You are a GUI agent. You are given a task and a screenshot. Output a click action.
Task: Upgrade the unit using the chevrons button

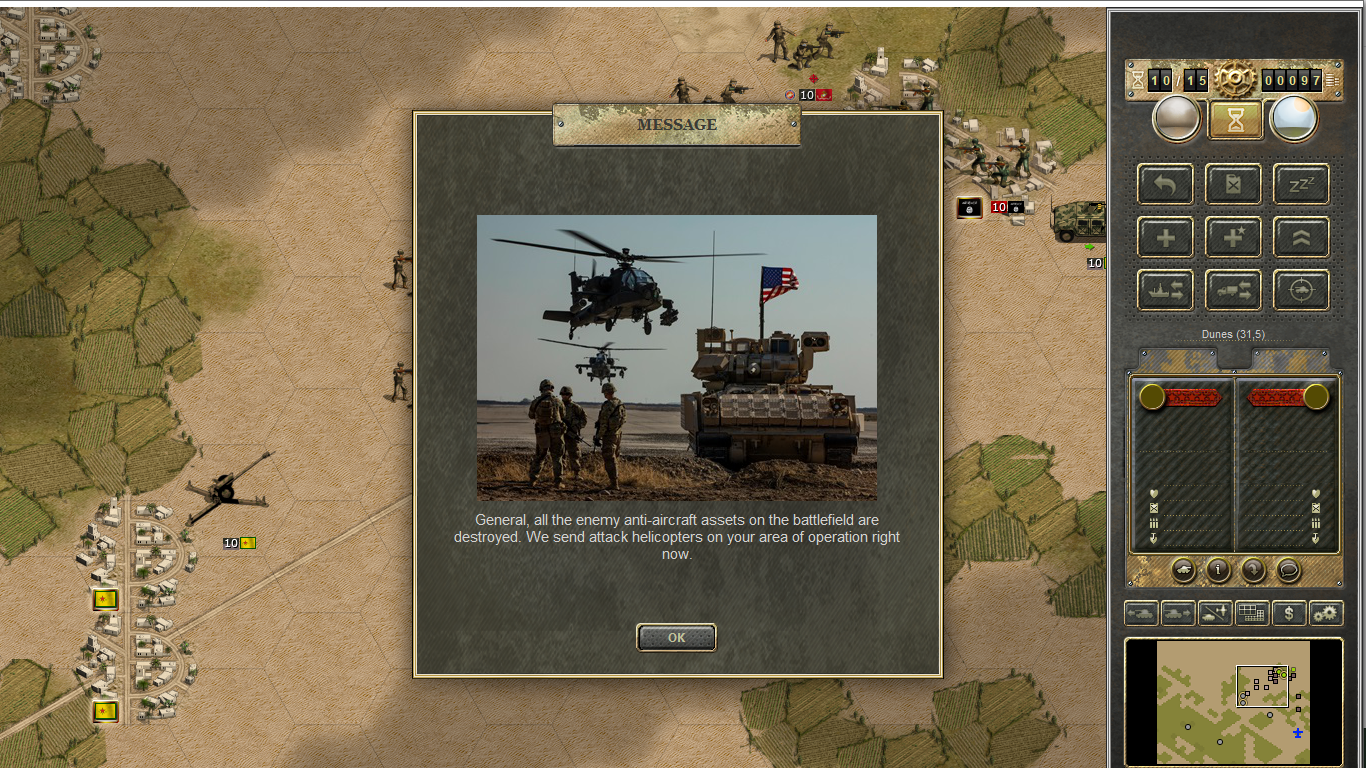(x=1301, y=238)
